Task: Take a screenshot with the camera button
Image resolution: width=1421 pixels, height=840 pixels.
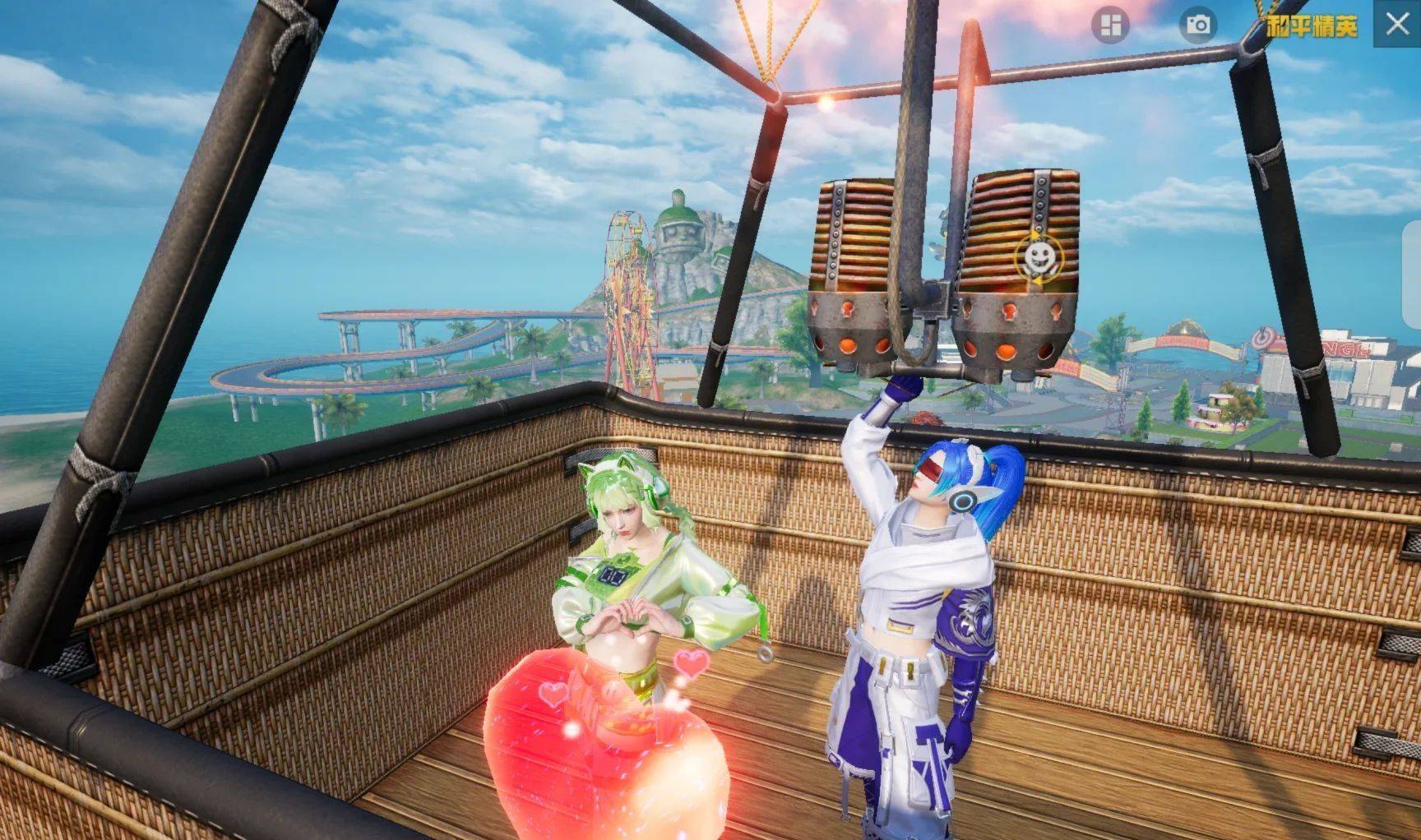Action: coord(1198,25)
